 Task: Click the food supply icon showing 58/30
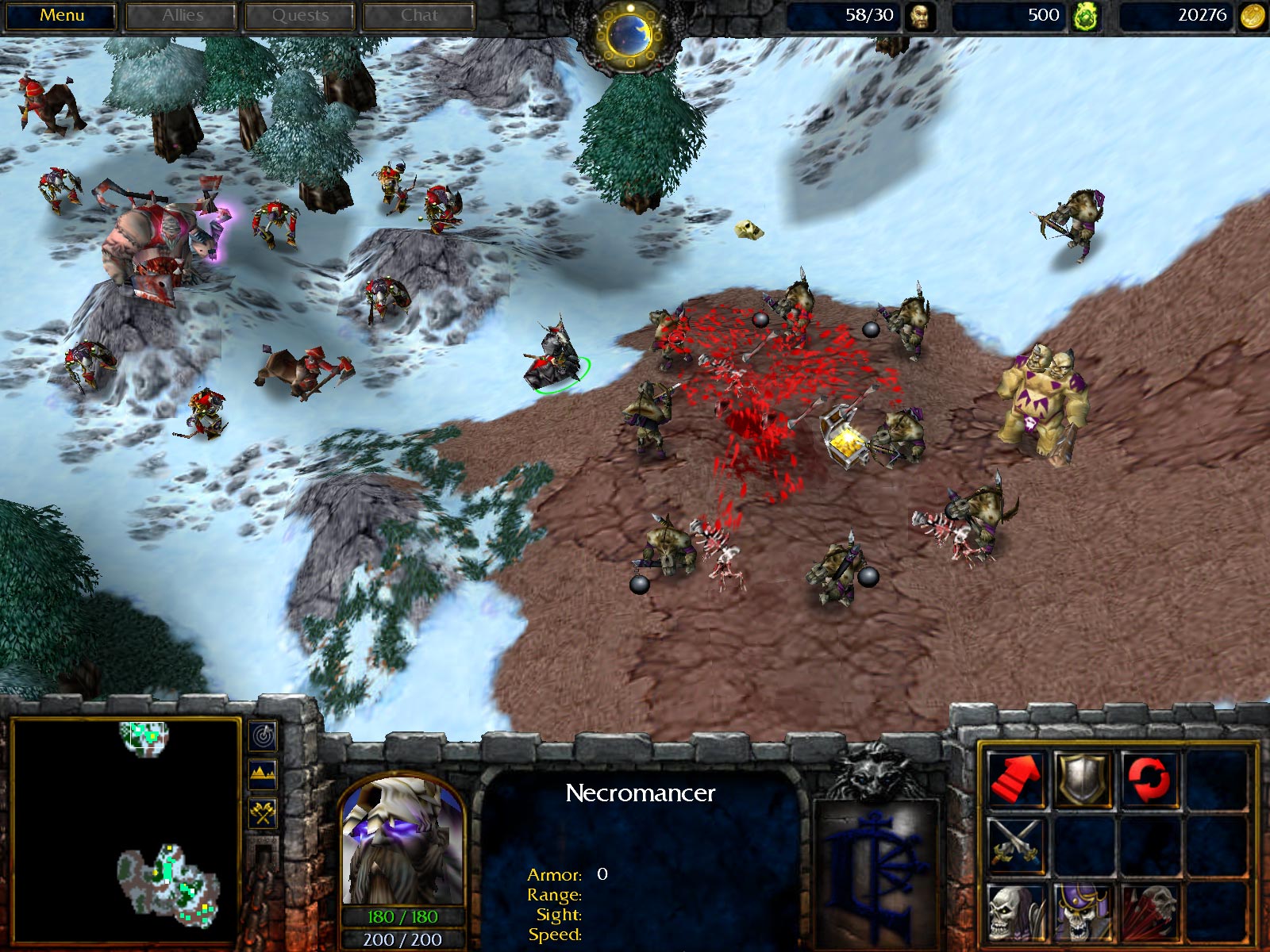[x=922, y=13]
